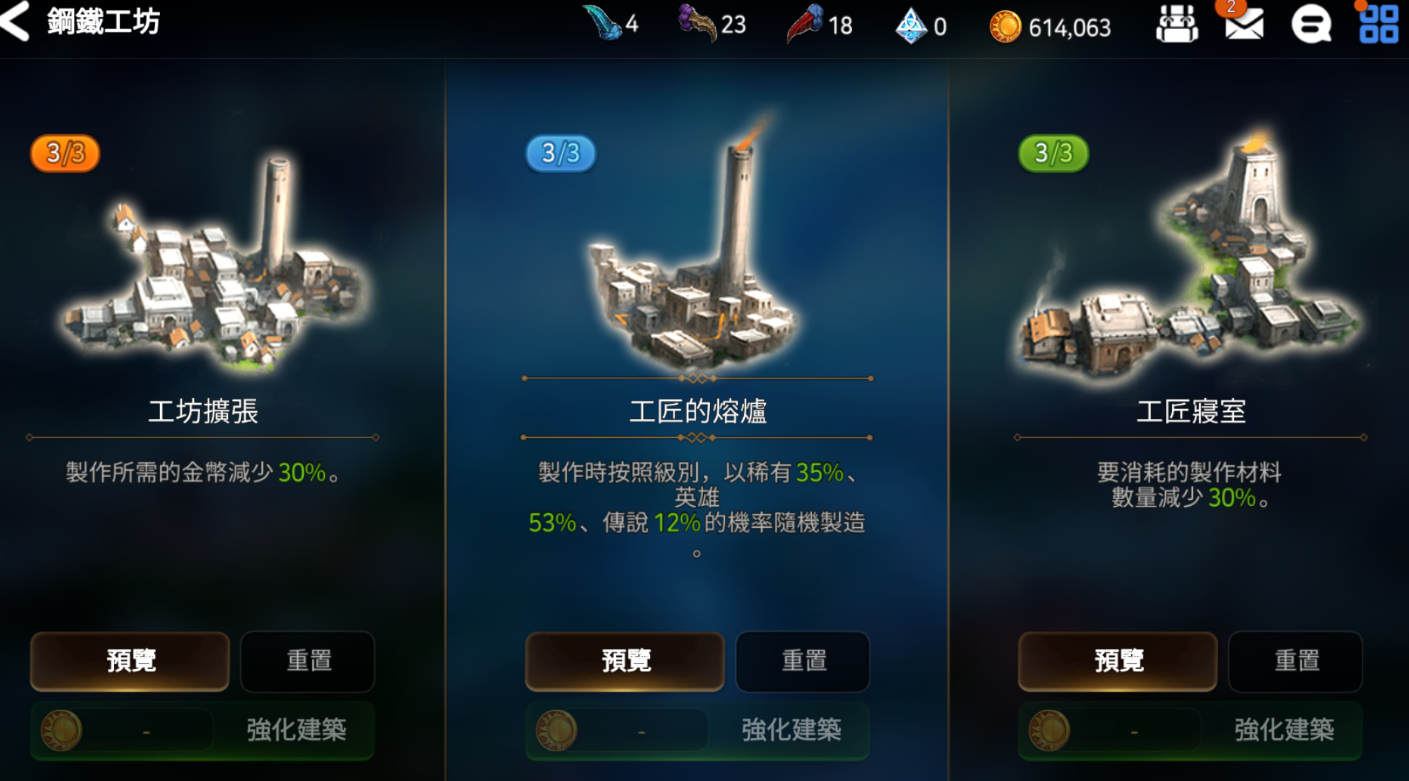Open the backpack inventory icon
The image size is (1409, 781).
1176,25
